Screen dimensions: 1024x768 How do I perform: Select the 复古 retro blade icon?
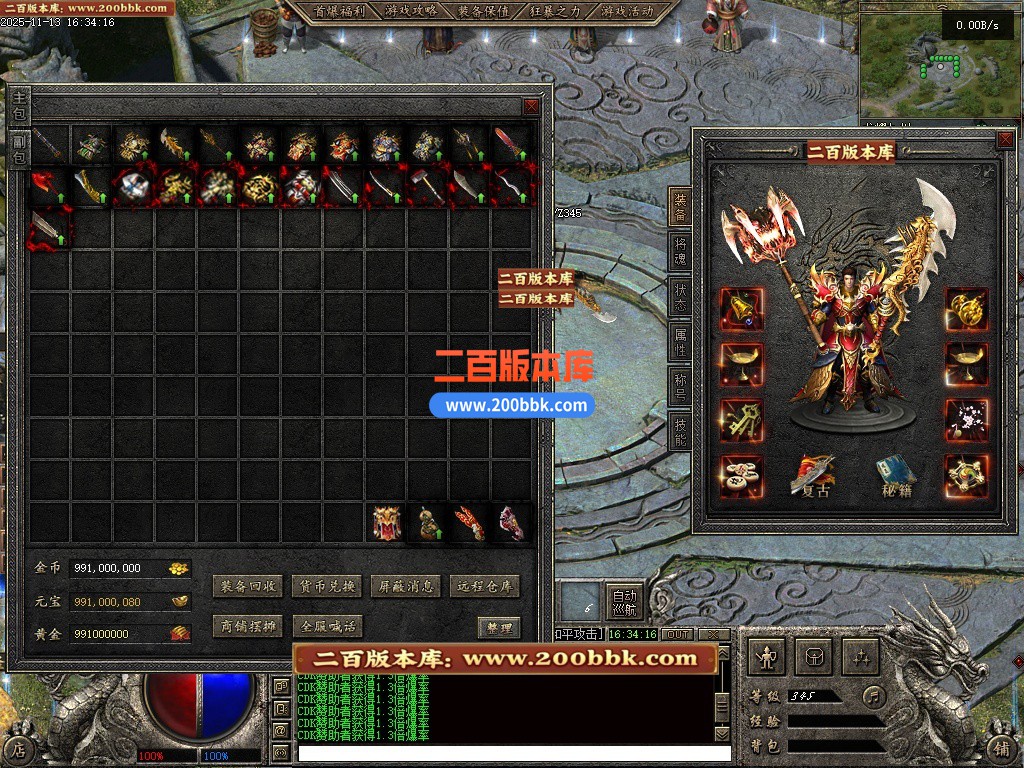(812, 477)
